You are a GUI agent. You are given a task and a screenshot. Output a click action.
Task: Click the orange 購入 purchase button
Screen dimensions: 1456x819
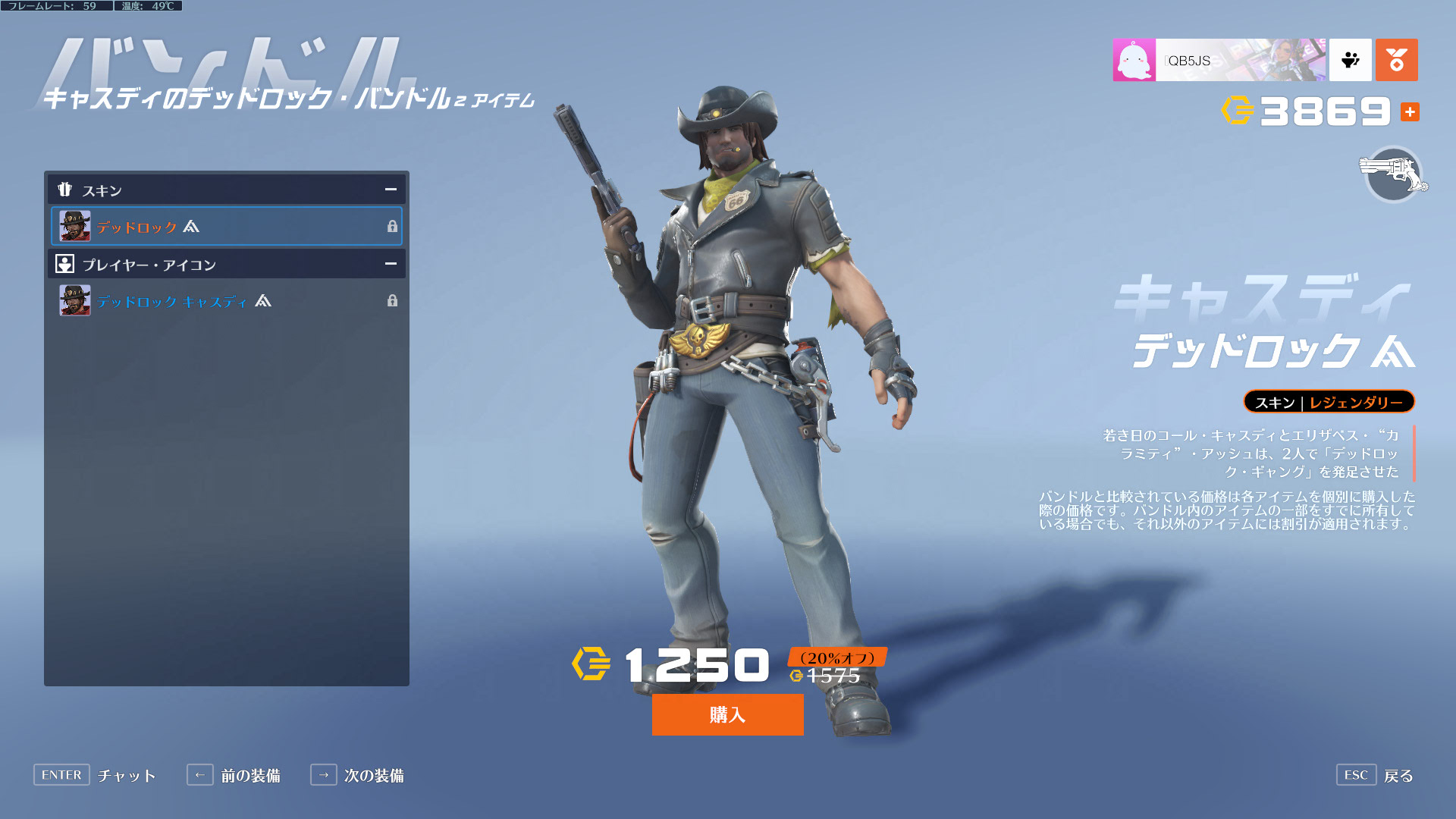click(727, 714)
